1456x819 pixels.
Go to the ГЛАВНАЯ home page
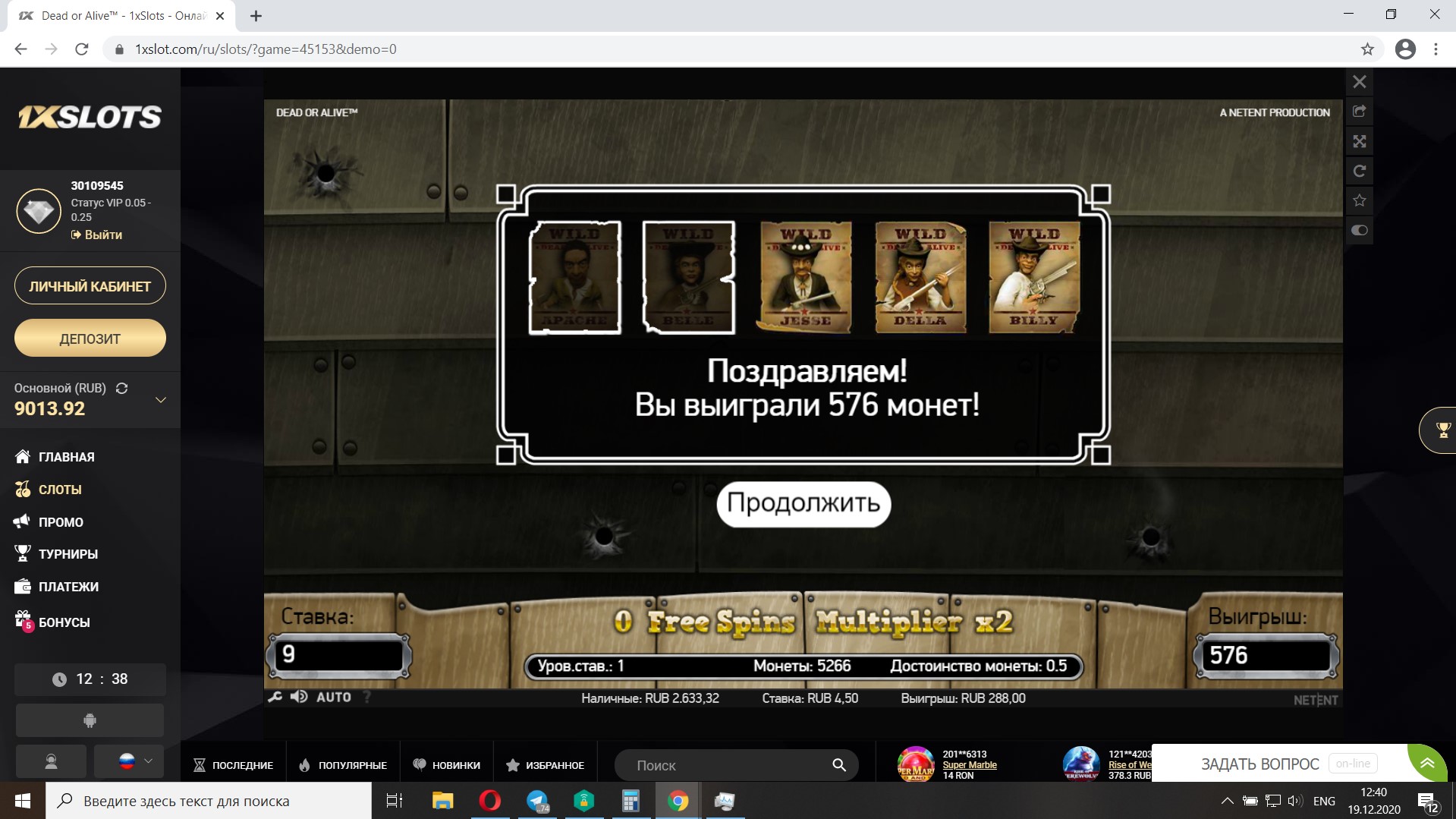click(66, 457)
